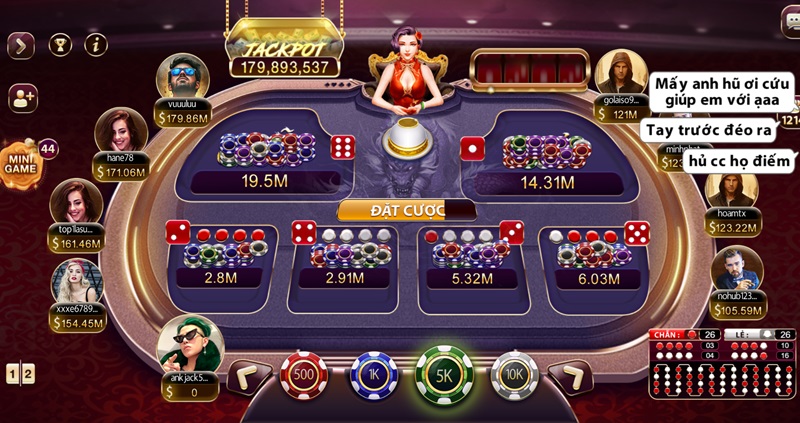
Task: Invite a friend with the add-player icon
Action: pyautogui.click(x=22, y=97)
